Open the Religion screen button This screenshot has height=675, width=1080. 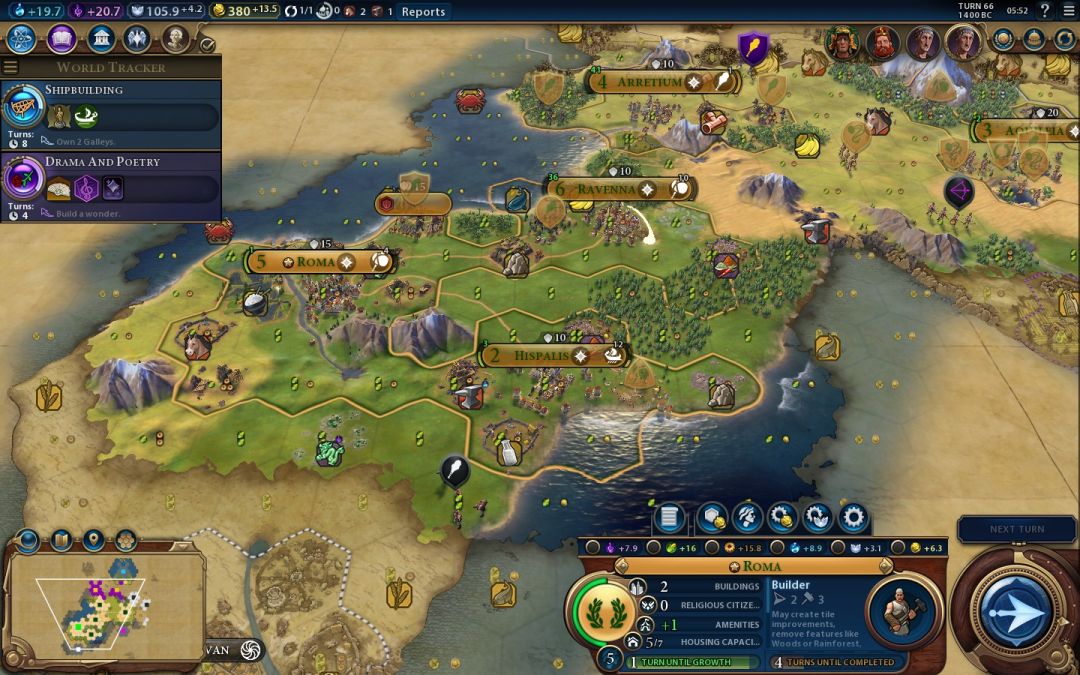pyautogui.click(x=137, y=39)
